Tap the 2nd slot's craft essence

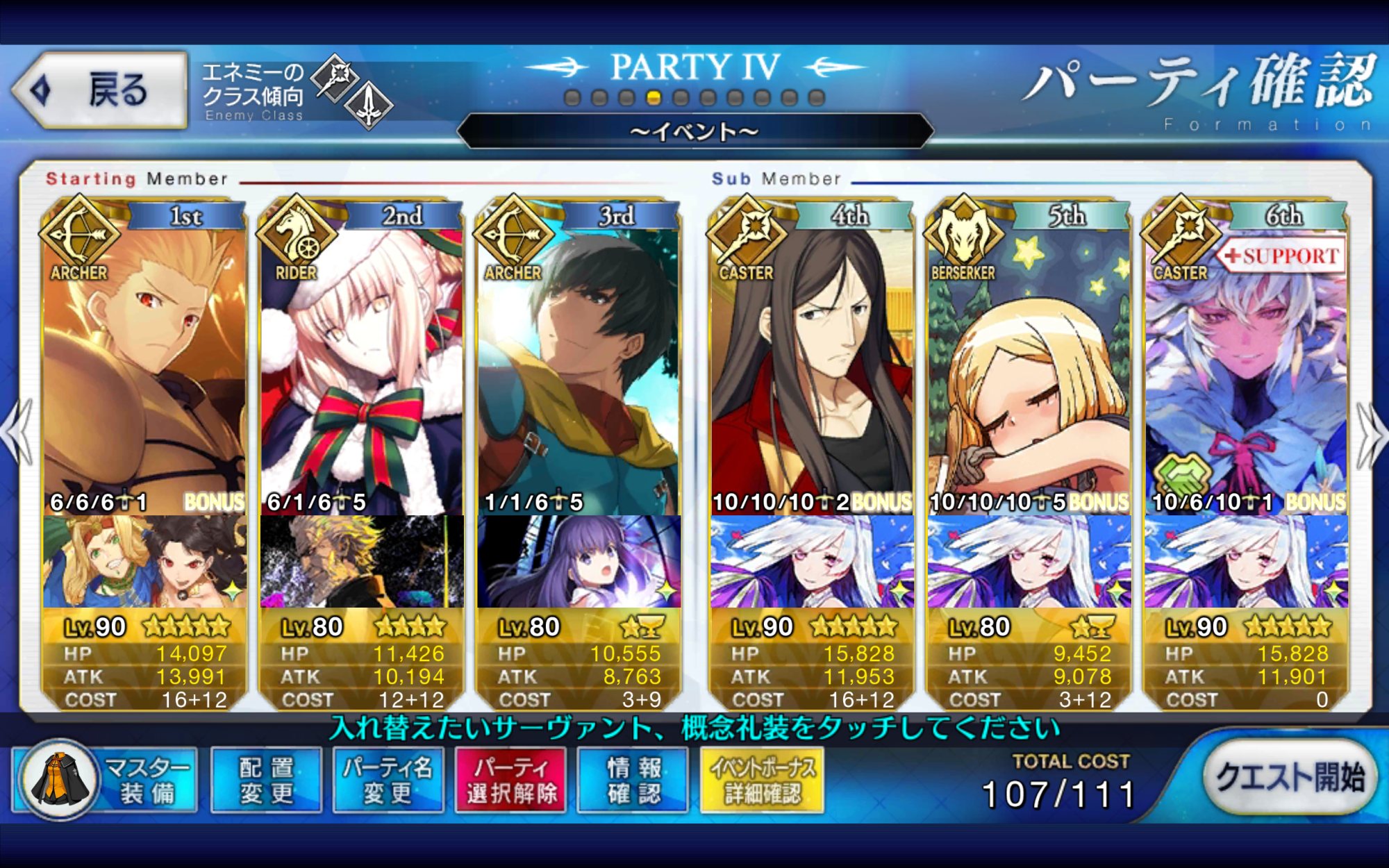(x=361, y=561)
